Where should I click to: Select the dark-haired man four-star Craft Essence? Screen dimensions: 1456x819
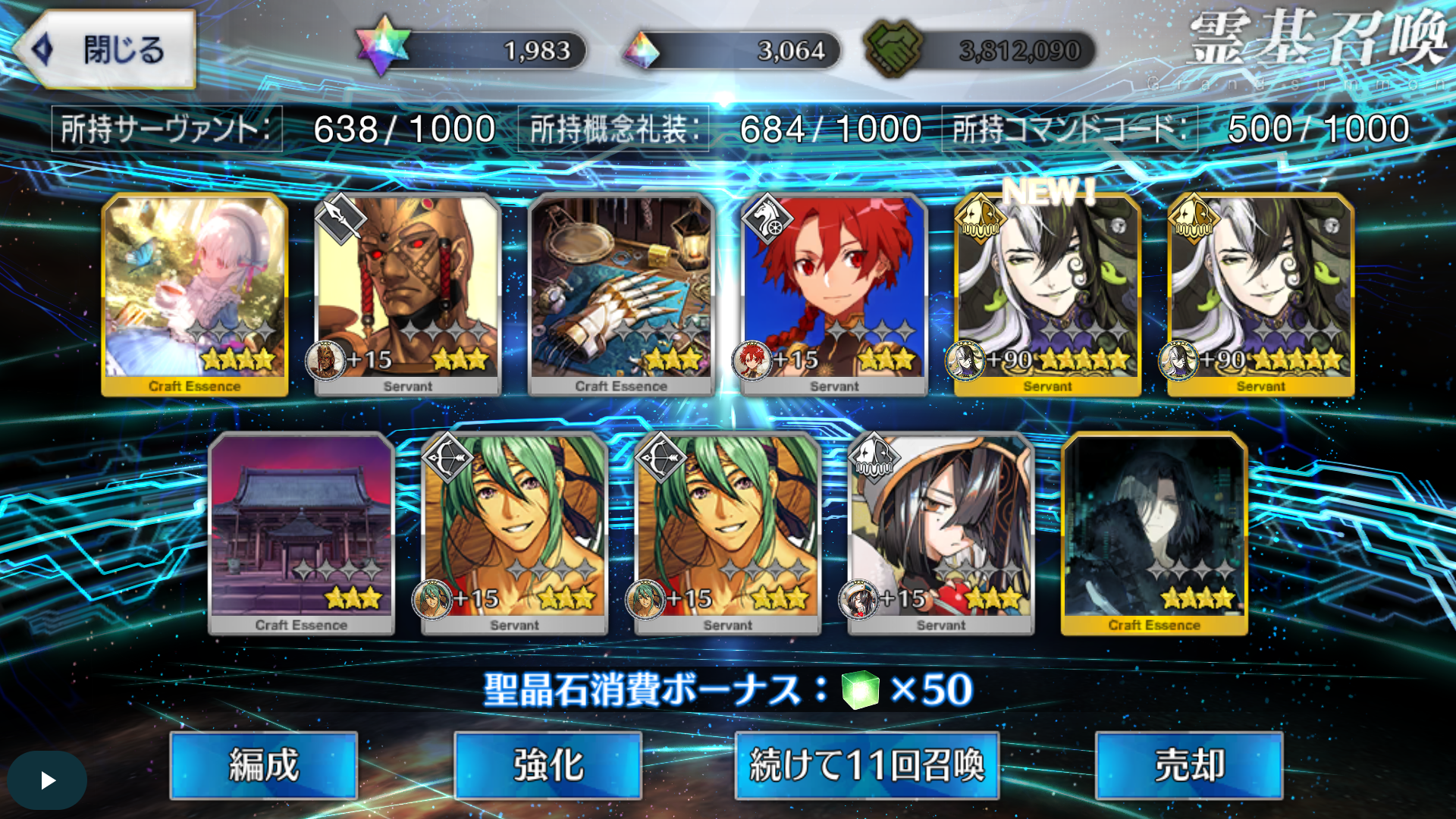(1154, 532)
